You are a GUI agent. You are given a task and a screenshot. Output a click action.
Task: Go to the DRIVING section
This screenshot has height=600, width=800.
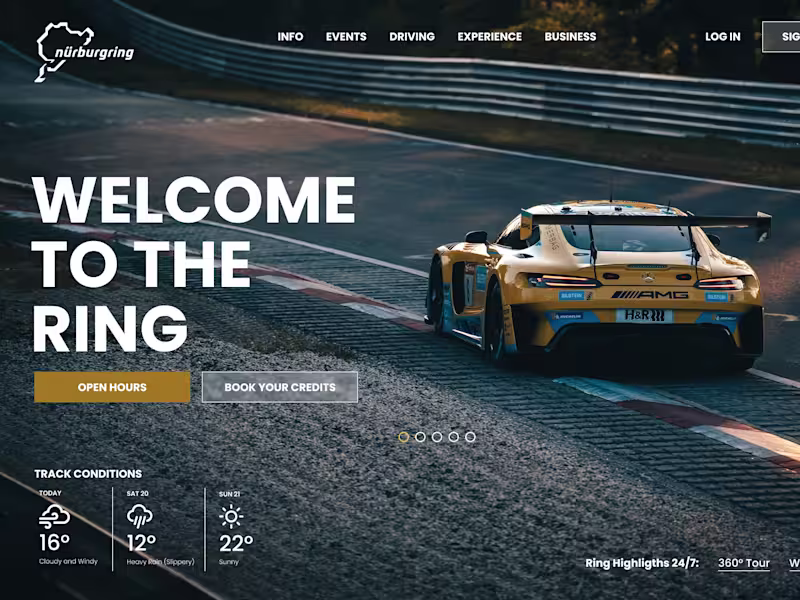click(412, 37)
